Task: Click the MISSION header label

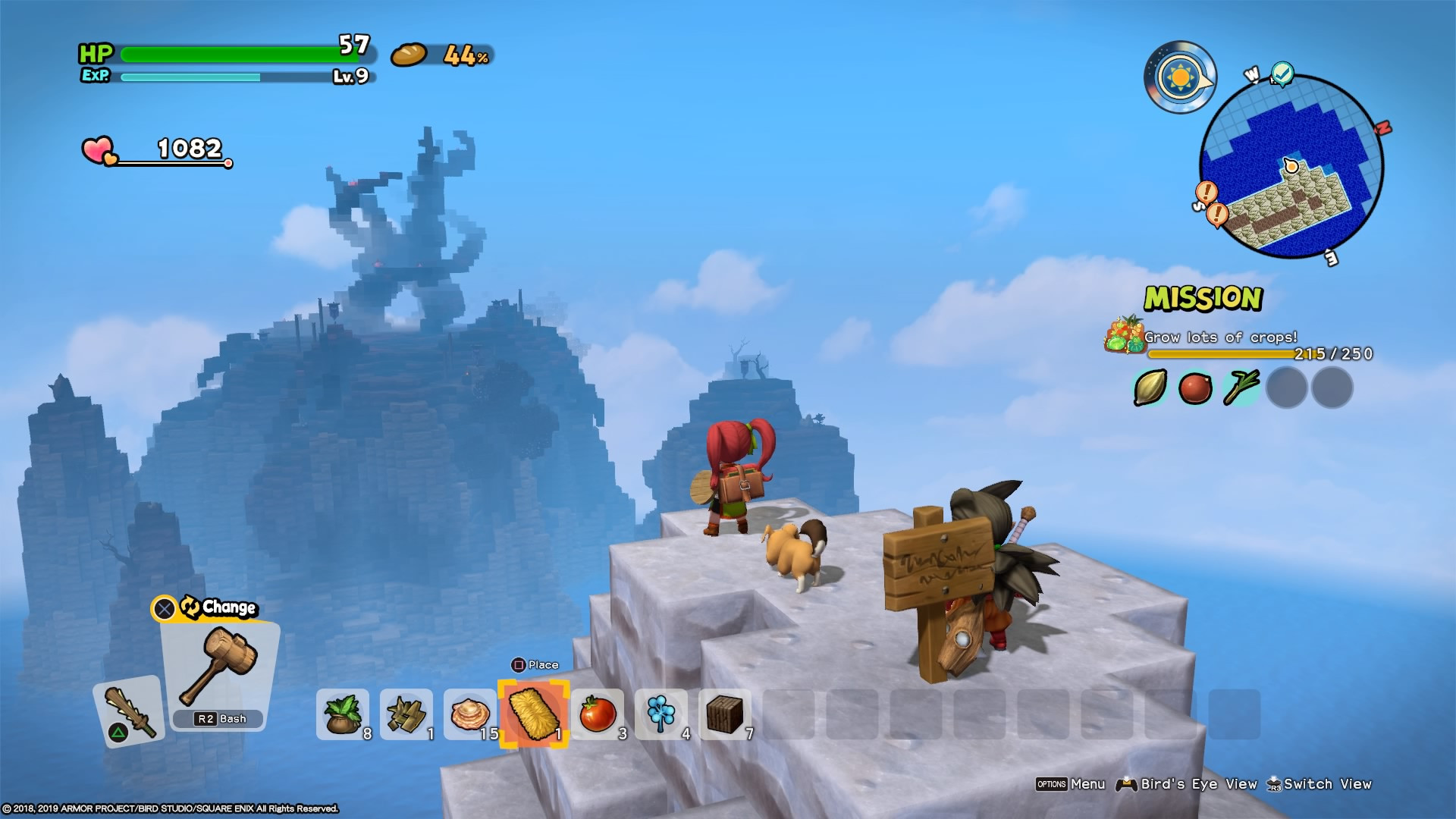Action: (x=1203, y=298)
